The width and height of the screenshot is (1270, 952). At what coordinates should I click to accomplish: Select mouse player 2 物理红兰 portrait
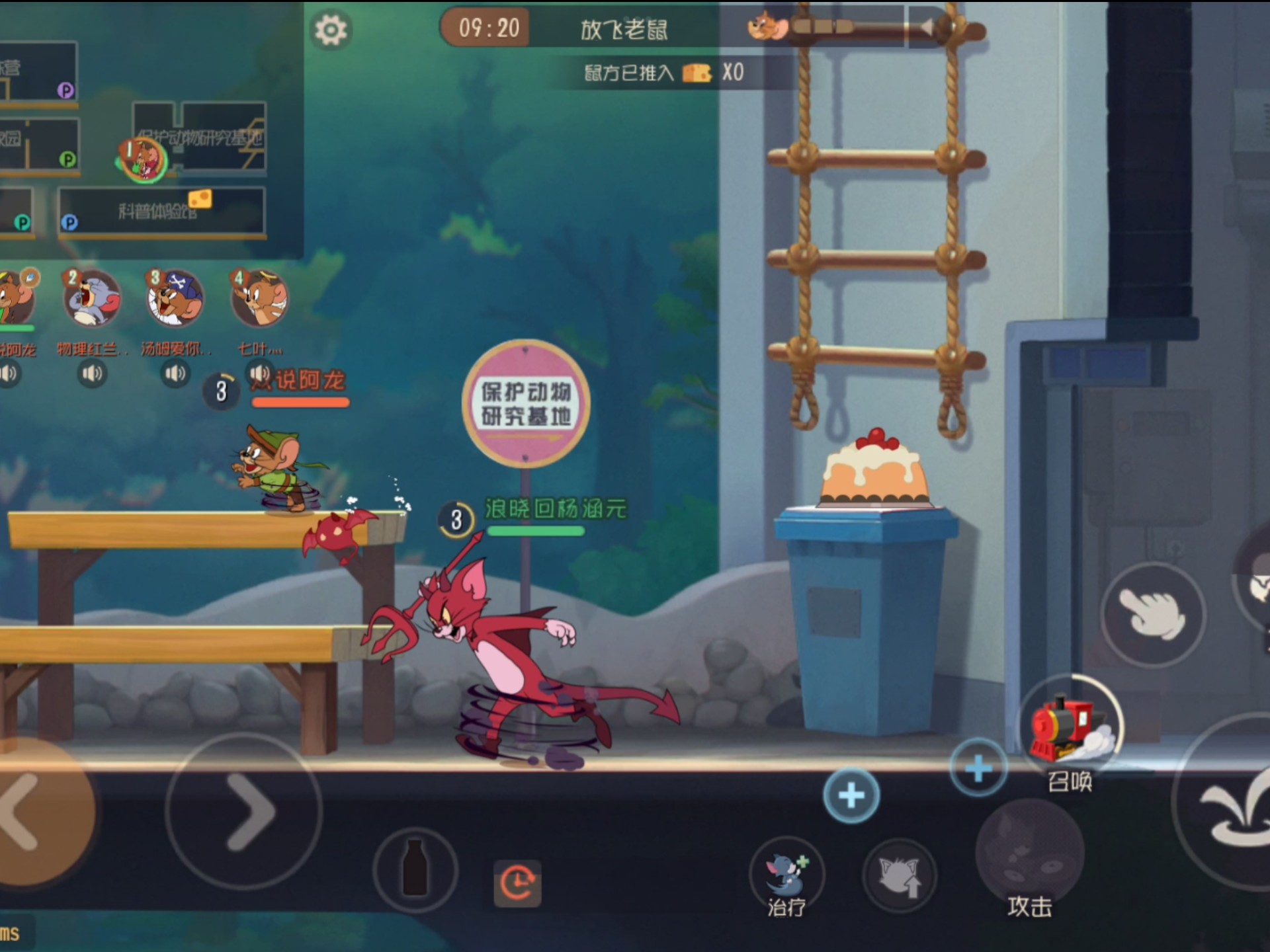[92, 299]
